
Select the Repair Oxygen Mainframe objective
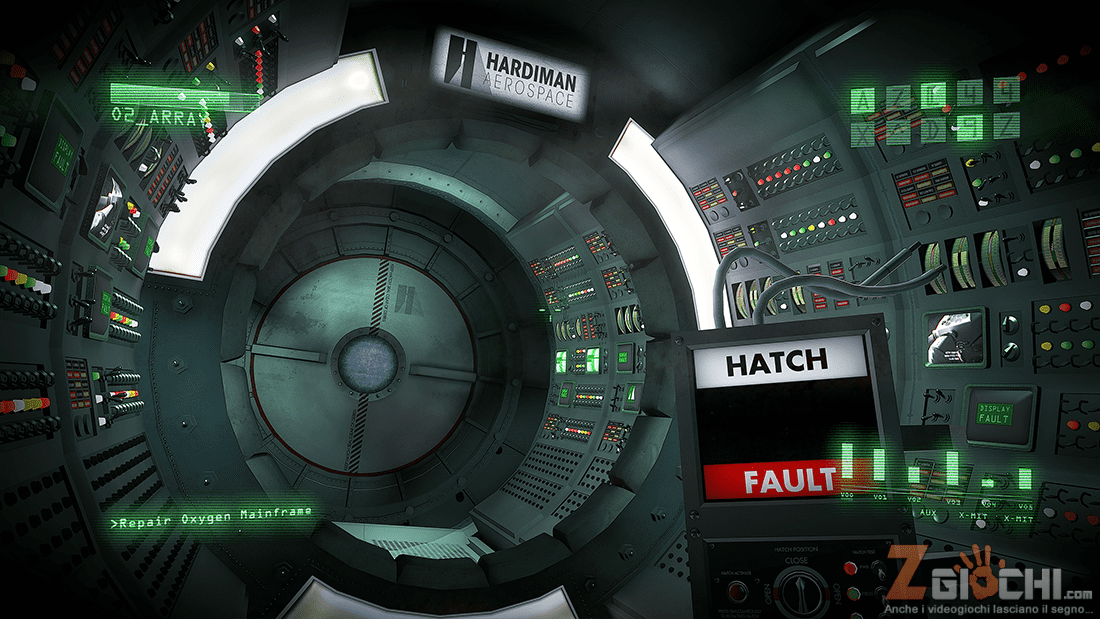(212, 519)
